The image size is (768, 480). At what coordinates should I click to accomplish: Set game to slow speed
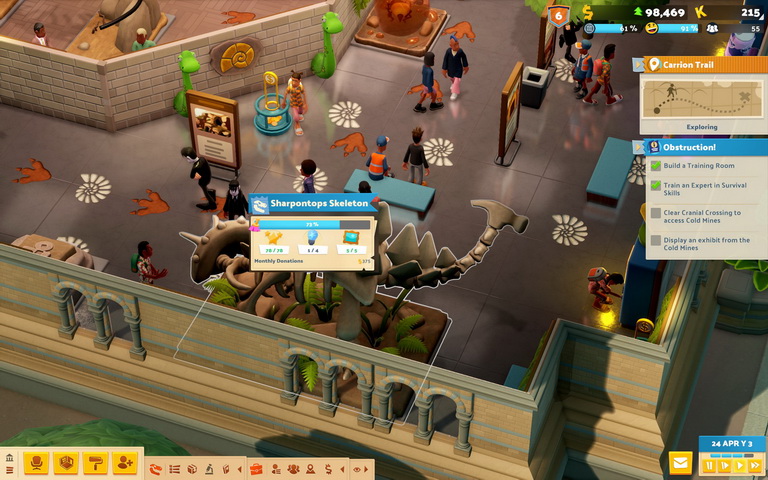(x=725, y=465)
